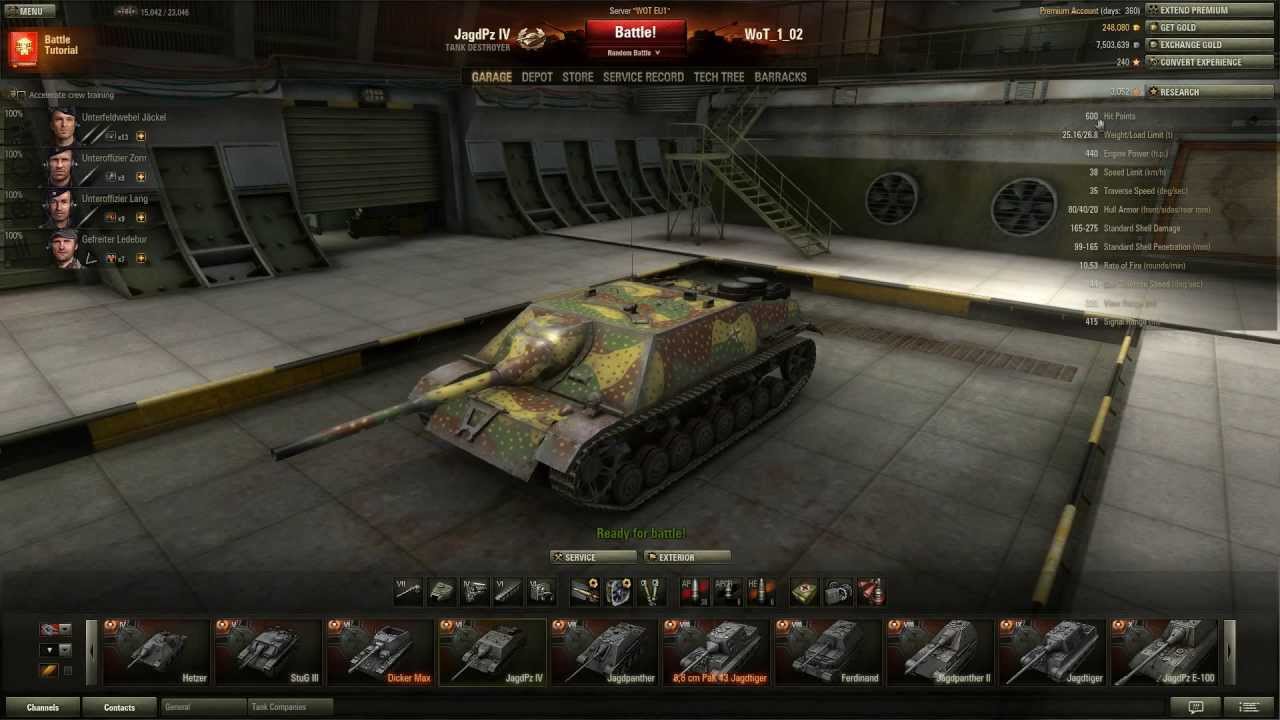Launch the Battle Tutorial
1280x720 pixels.
click(45, 45)
